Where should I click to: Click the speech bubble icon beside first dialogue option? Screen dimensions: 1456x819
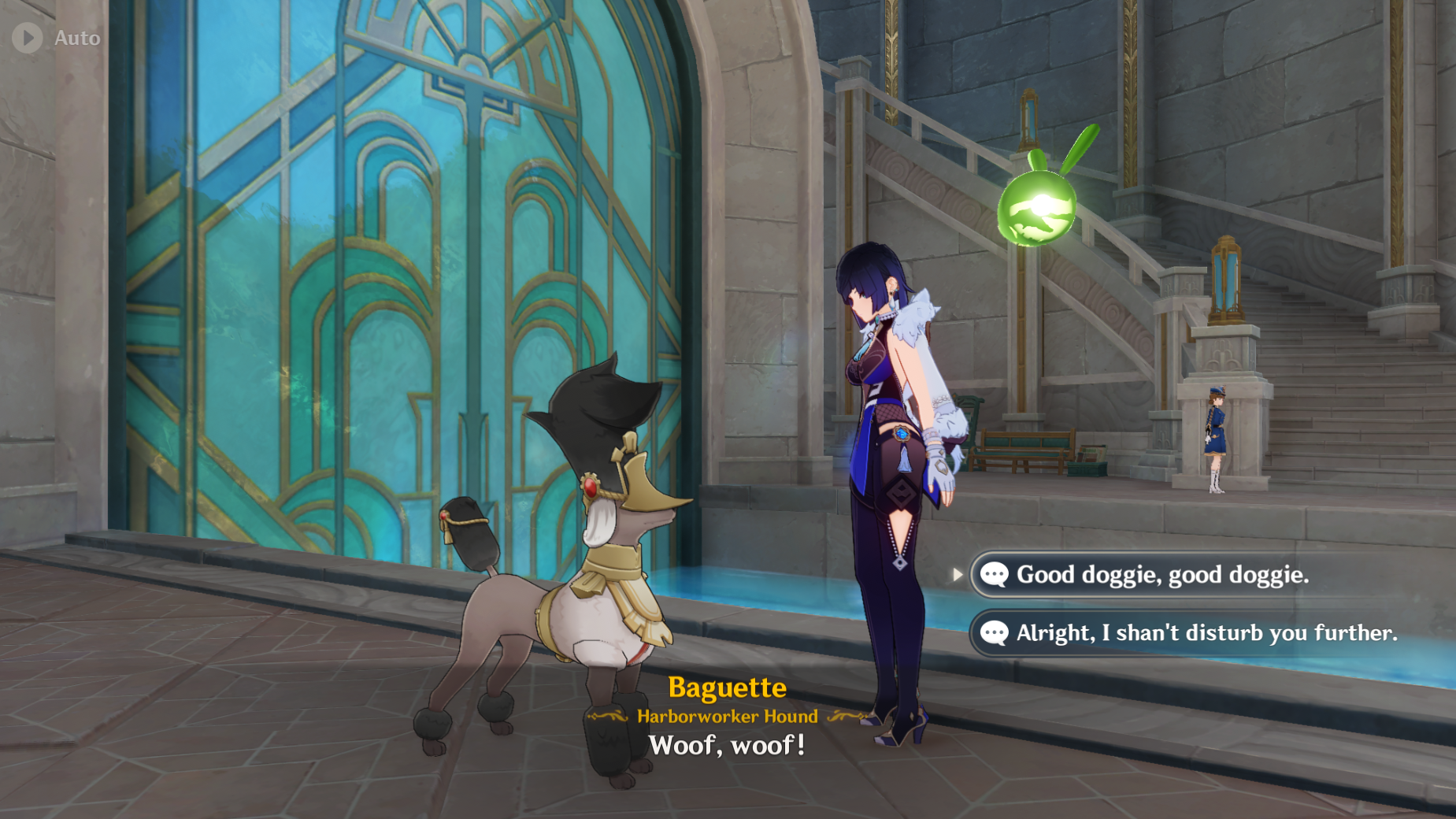click(994, 575)
